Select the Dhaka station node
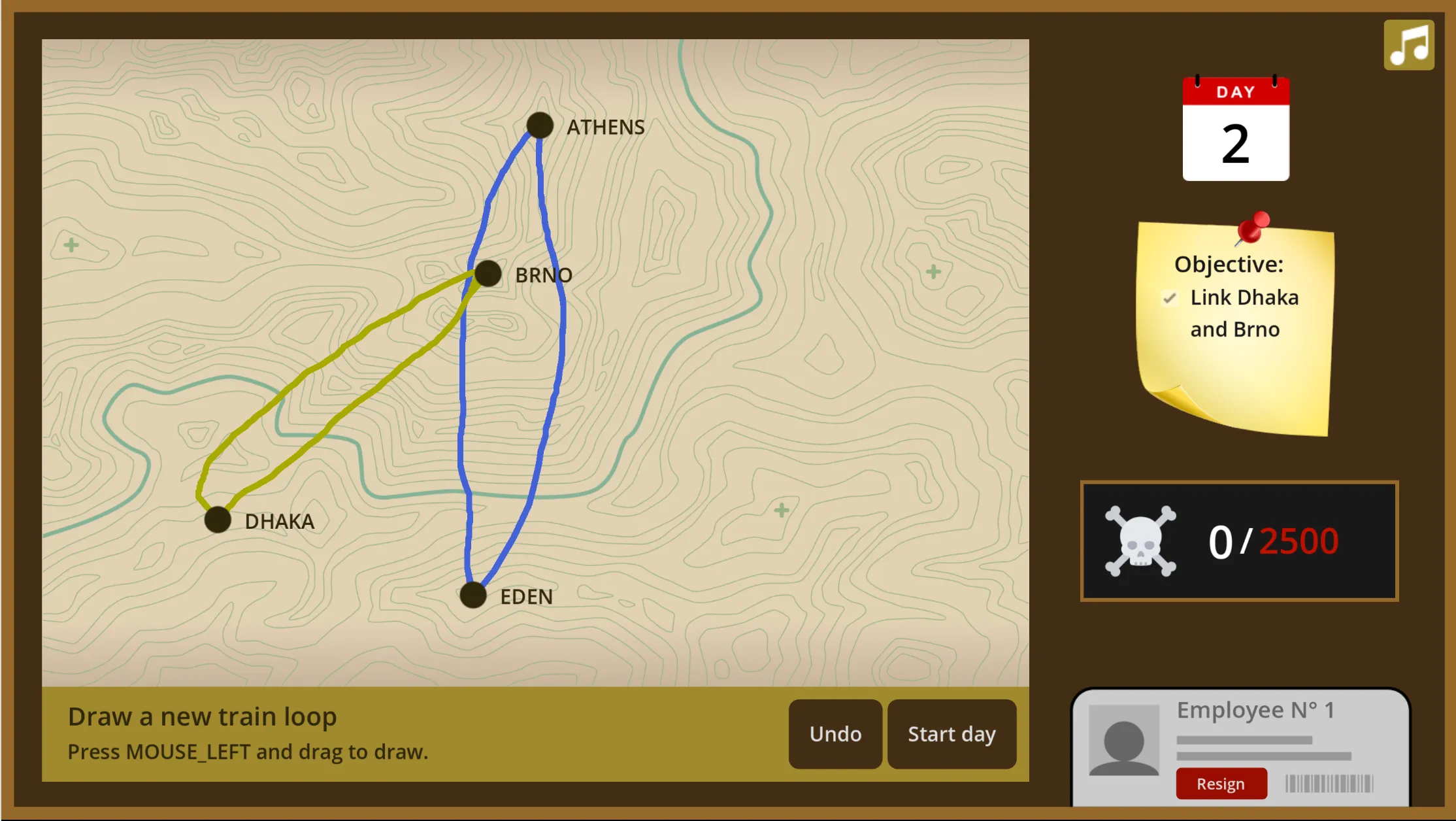The height and width of the screenshot is (821, 1456). [x=218, y=519]
